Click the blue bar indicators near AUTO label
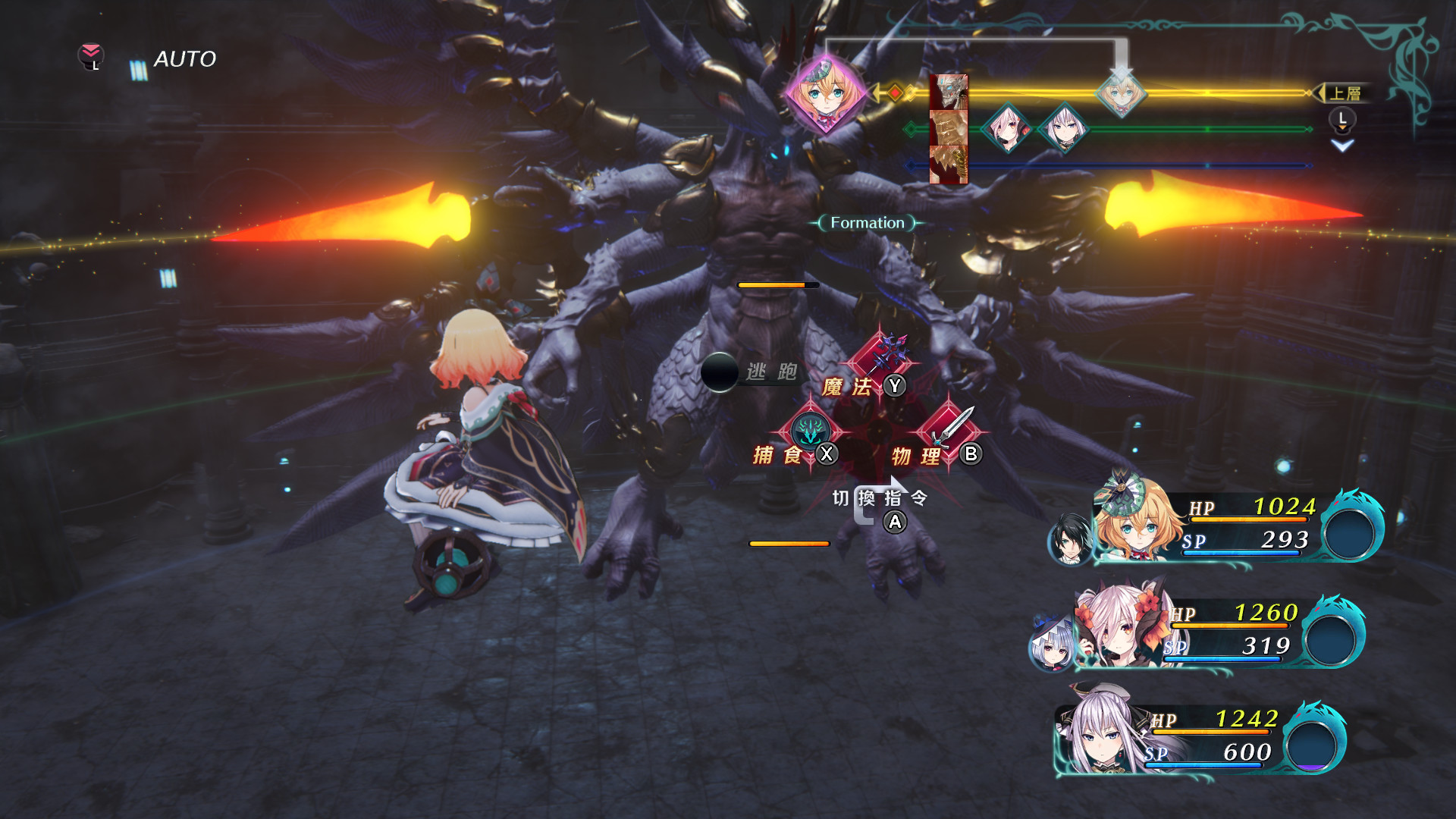The height and width of the screenshot is (819, 1456). point(137,70)
